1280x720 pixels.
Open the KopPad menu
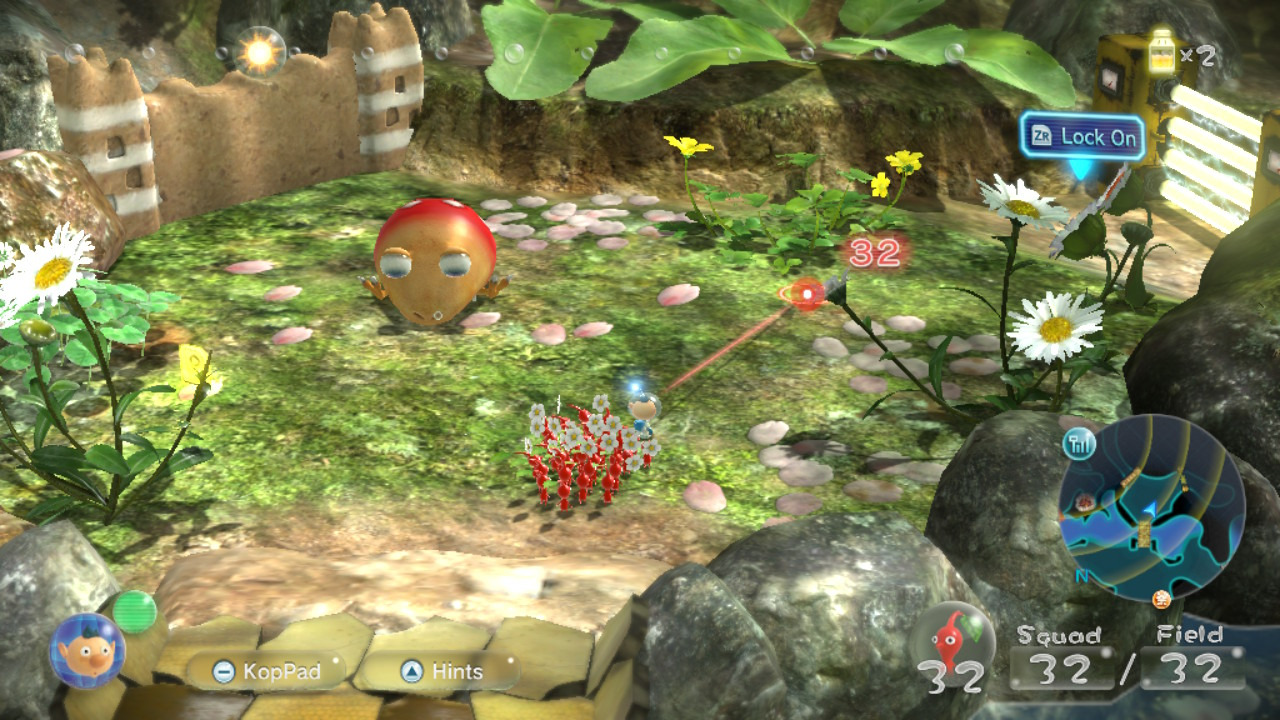265,671
